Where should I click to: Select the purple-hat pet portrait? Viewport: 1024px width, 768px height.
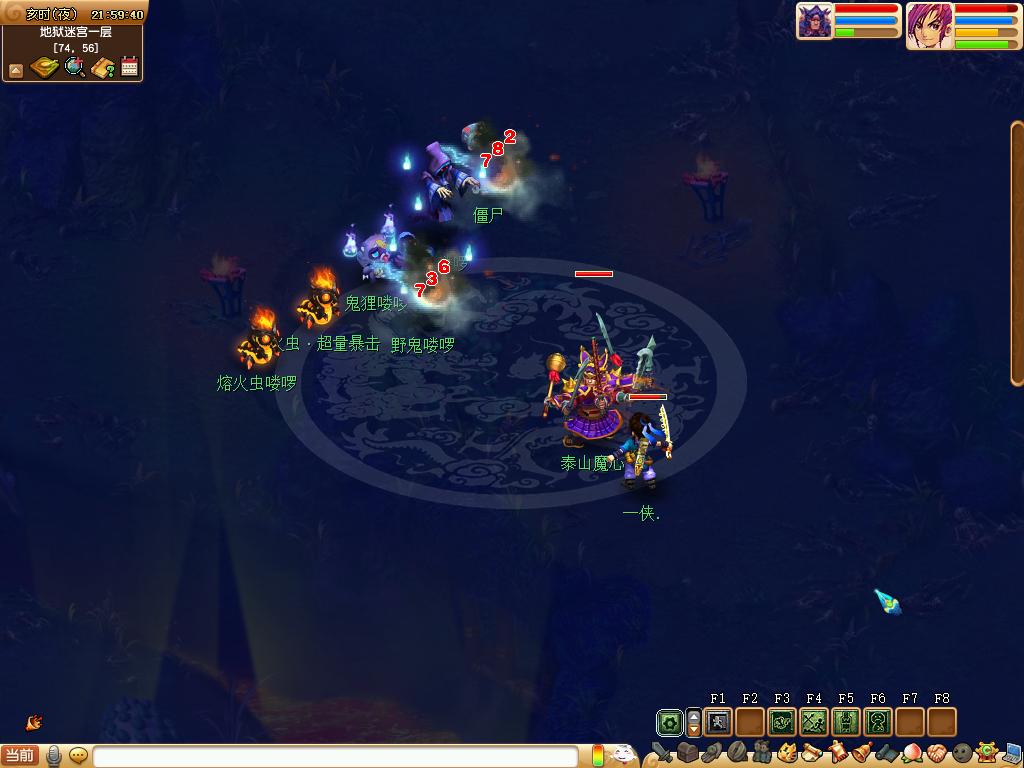[x=815, y=22]
